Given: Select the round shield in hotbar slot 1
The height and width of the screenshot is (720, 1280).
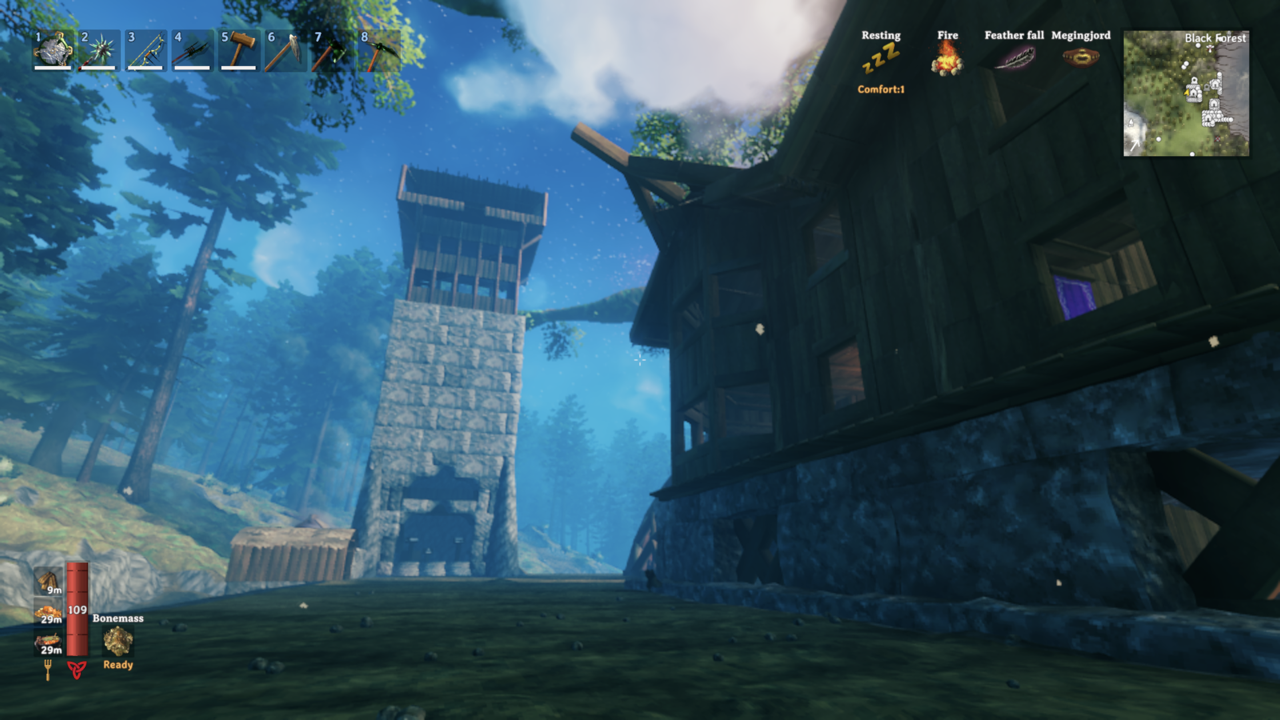Looking at the screenshot, I should (x=54, y=50).
